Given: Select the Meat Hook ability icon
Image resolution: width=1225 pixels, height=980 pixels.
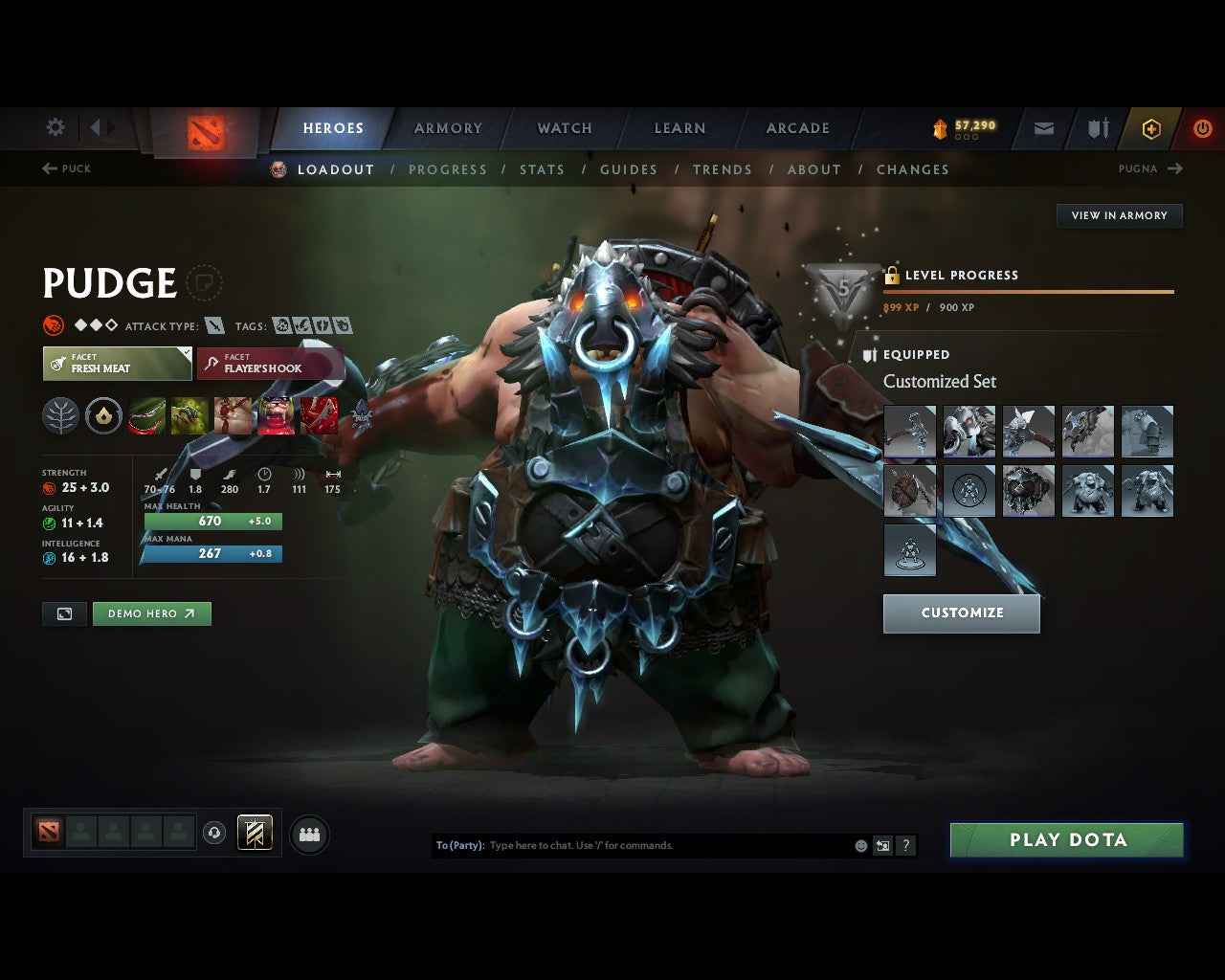Looking at the screenshot, I should [145, 415].
